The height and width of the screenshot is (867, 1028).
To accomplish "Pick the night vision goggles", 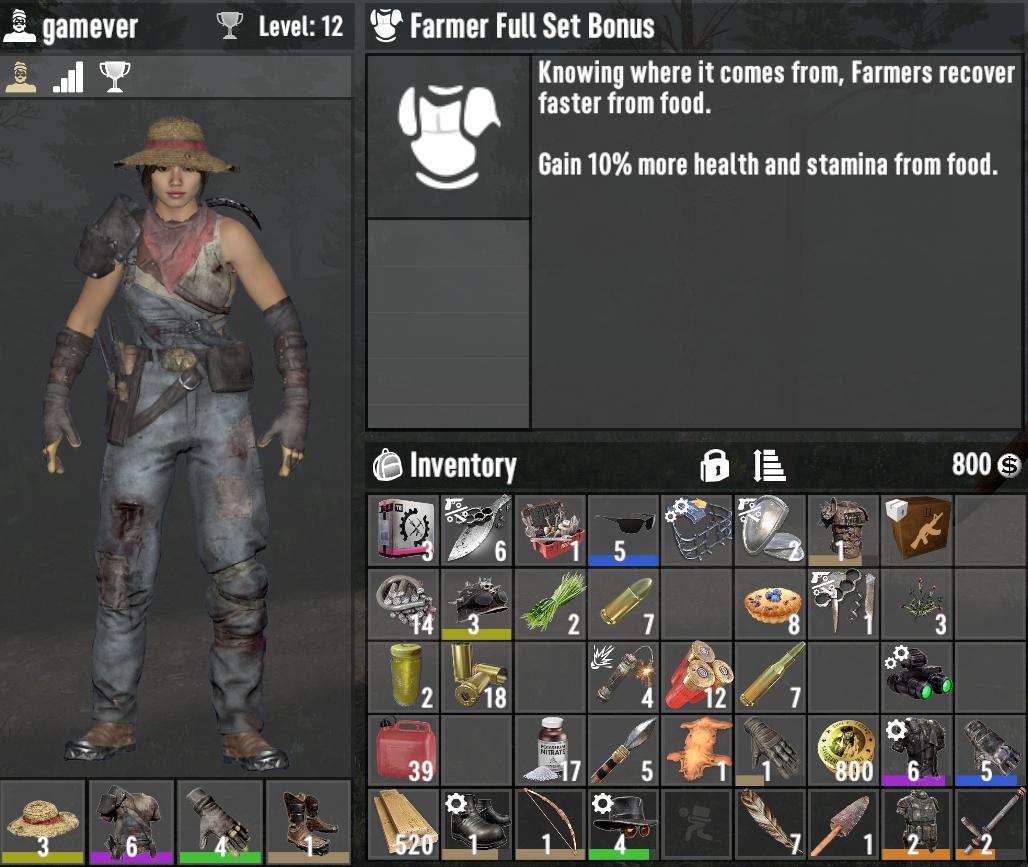I will pyautogui.click(x=917, y=676).
